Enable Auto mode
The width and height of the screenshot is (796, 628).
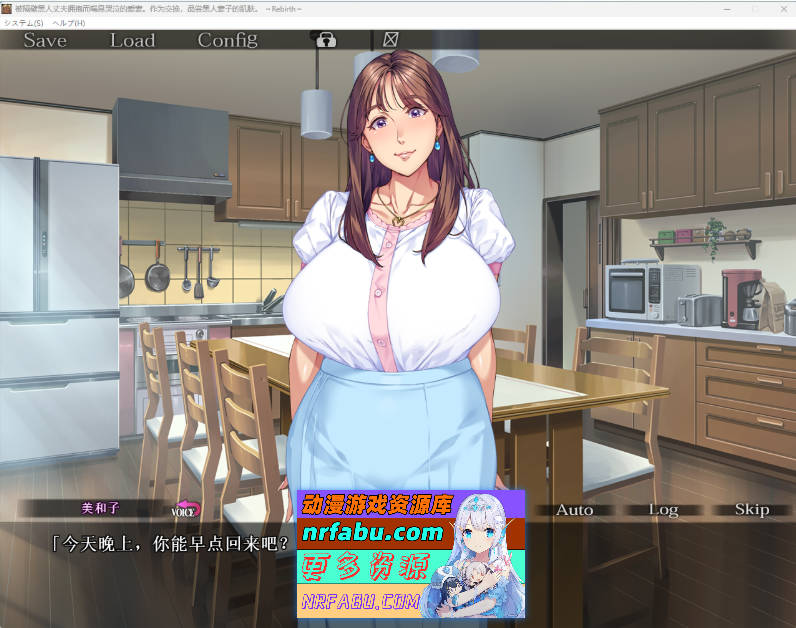(574, 510)
